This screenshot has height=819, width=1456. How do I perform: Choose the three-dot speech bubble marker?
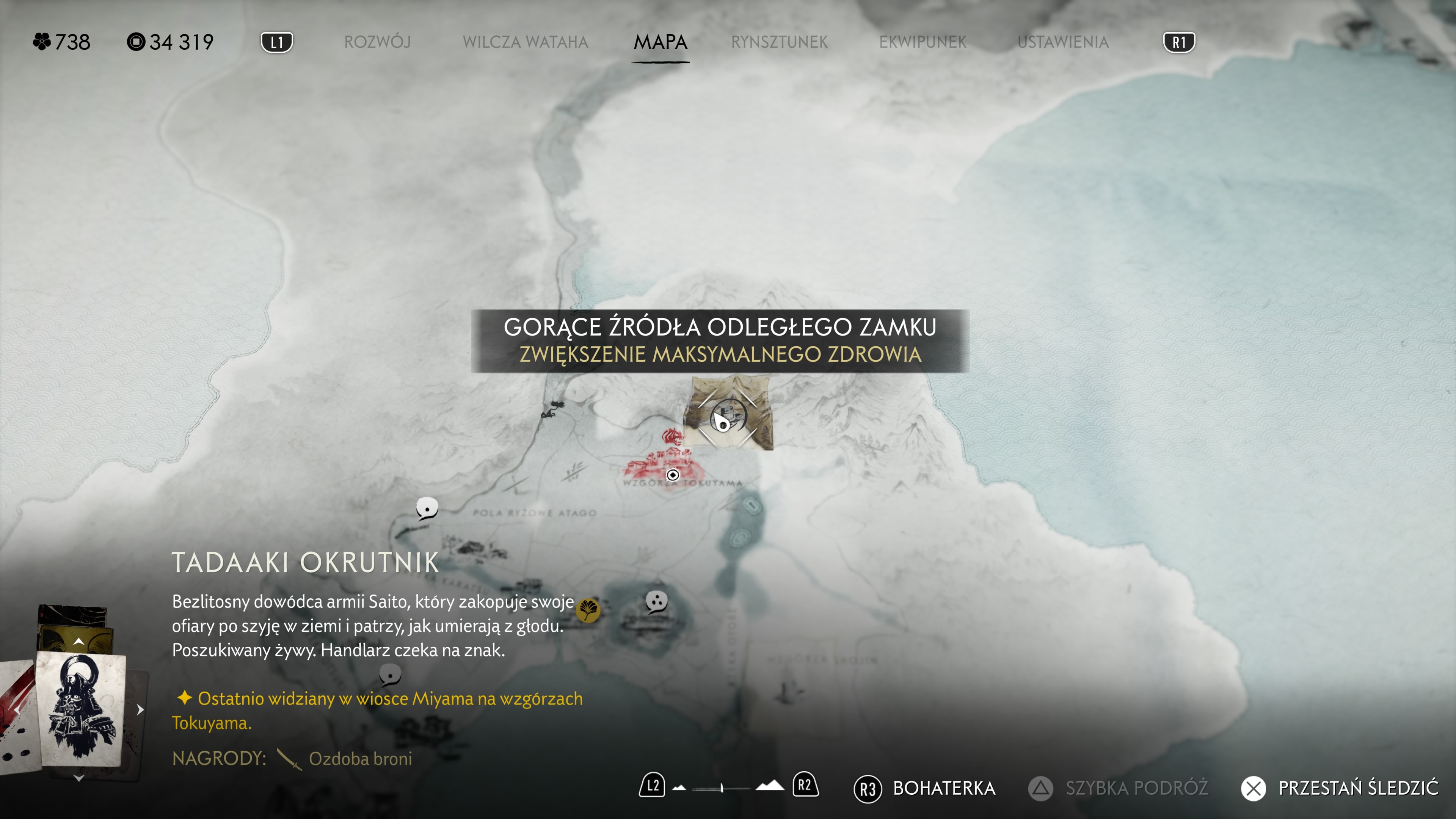coord(656,601)
